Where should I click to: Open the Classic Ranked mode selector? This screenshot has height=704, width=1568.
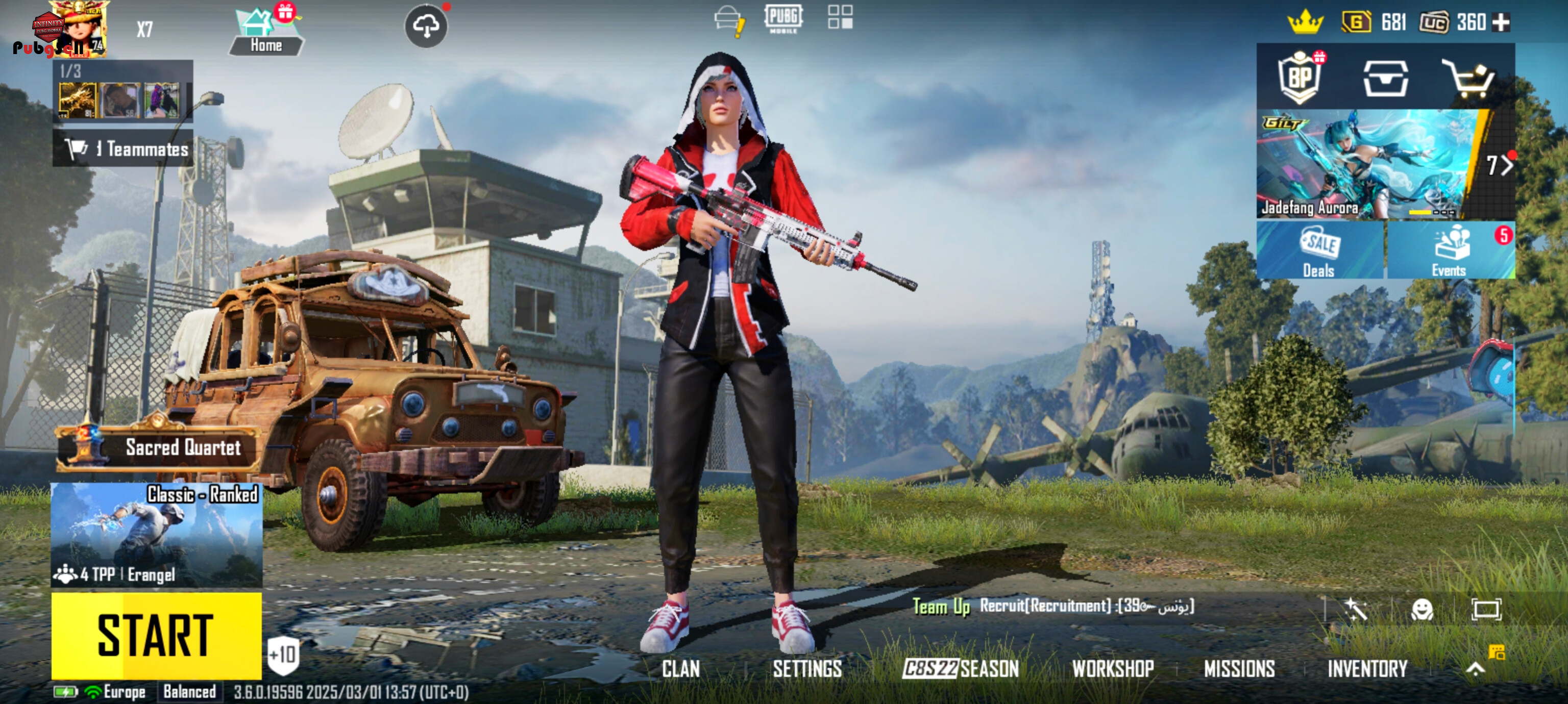coord(156,534)
